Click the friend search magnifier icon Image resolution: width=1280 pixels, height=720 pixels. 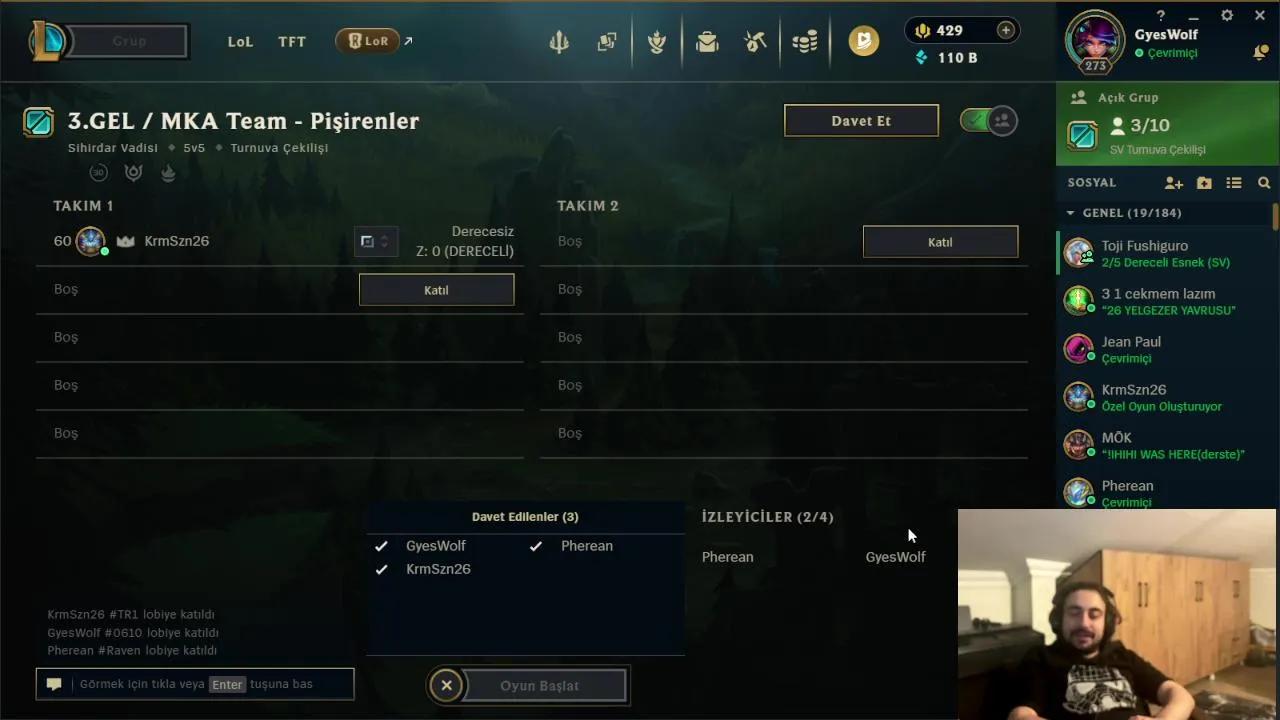point(1265,183)
